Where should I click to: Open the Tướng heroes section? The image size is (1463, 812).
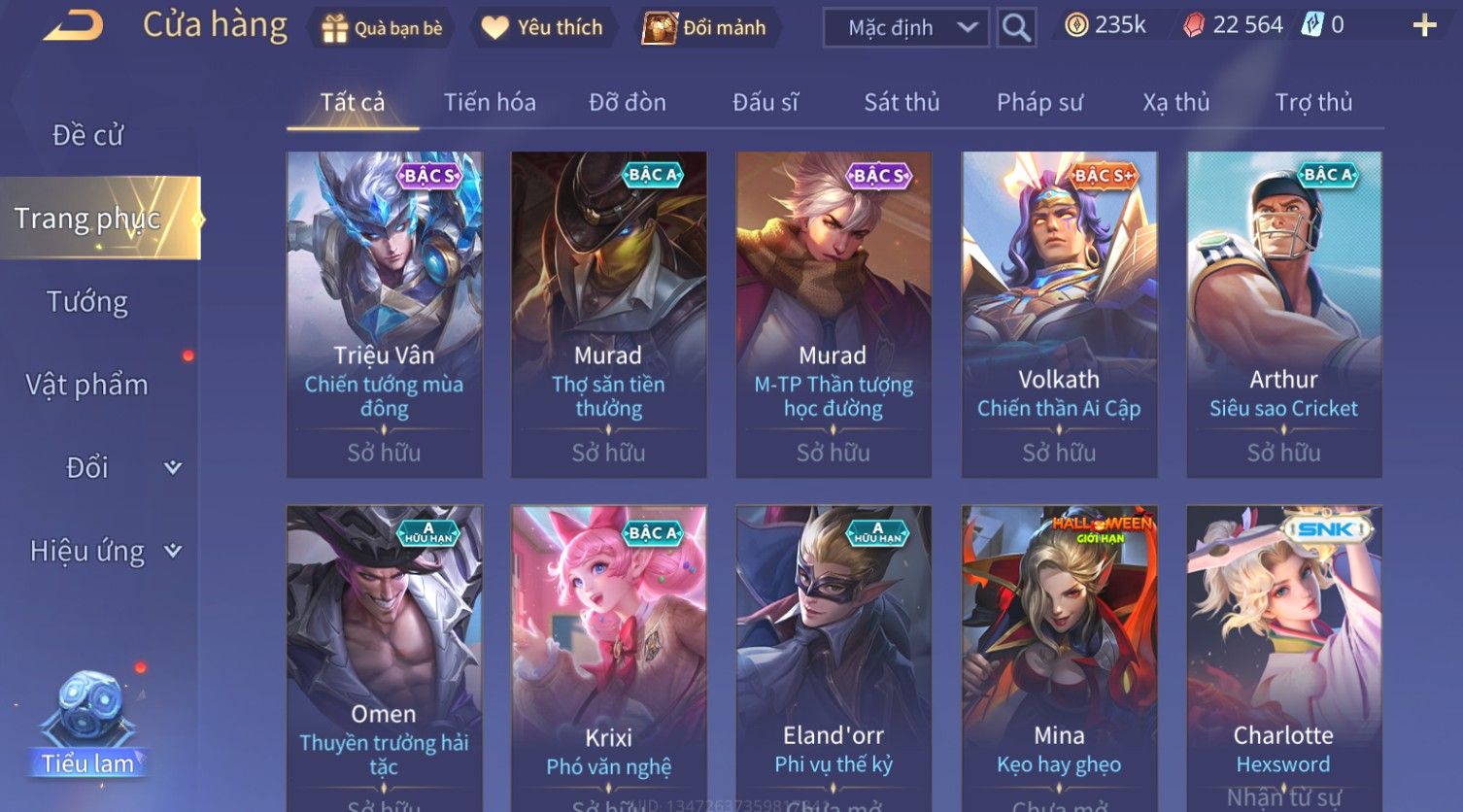click(x=87, y=302)
